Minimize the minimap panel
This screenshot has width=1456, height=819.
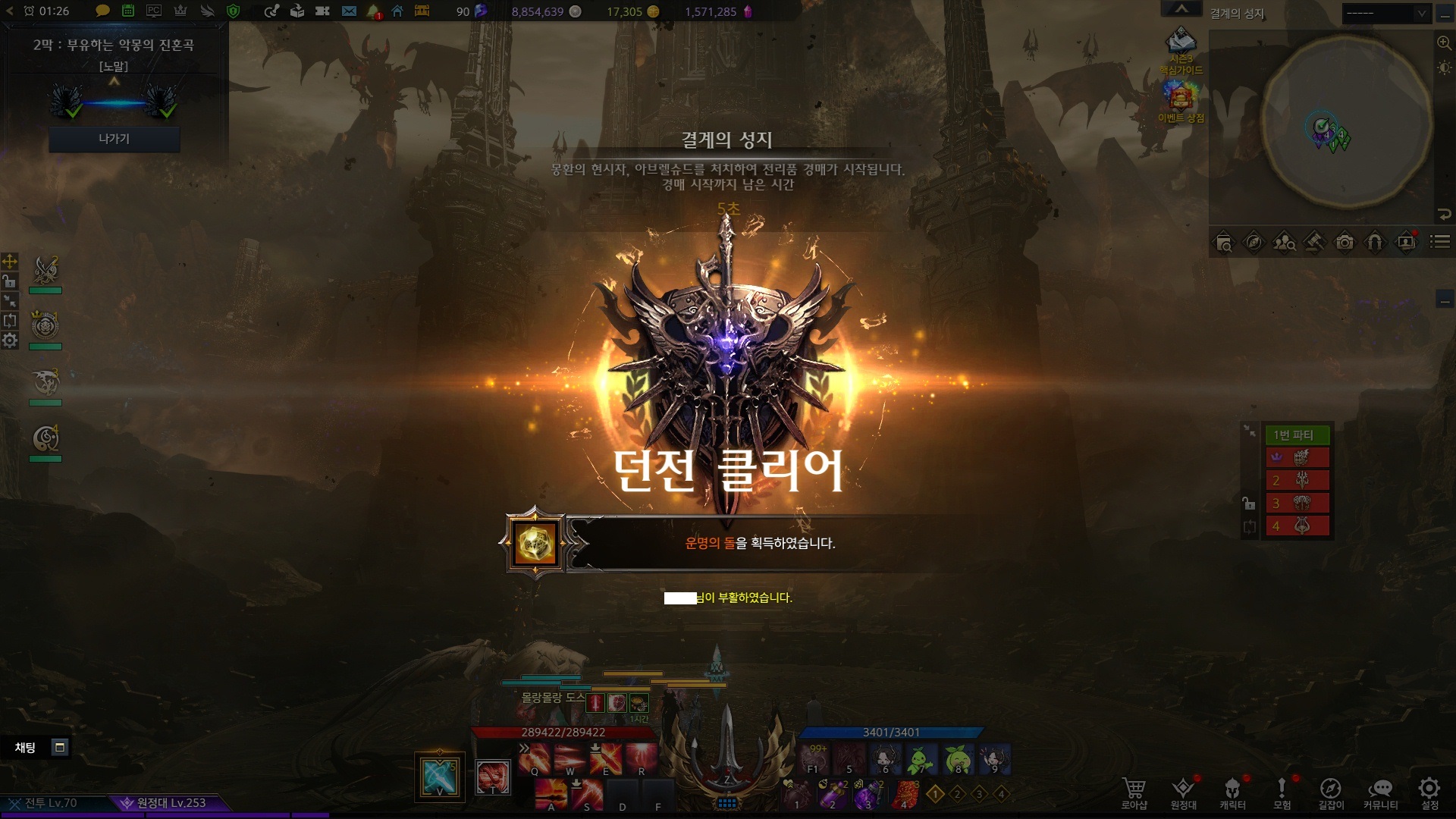(x=1445, y=13)
